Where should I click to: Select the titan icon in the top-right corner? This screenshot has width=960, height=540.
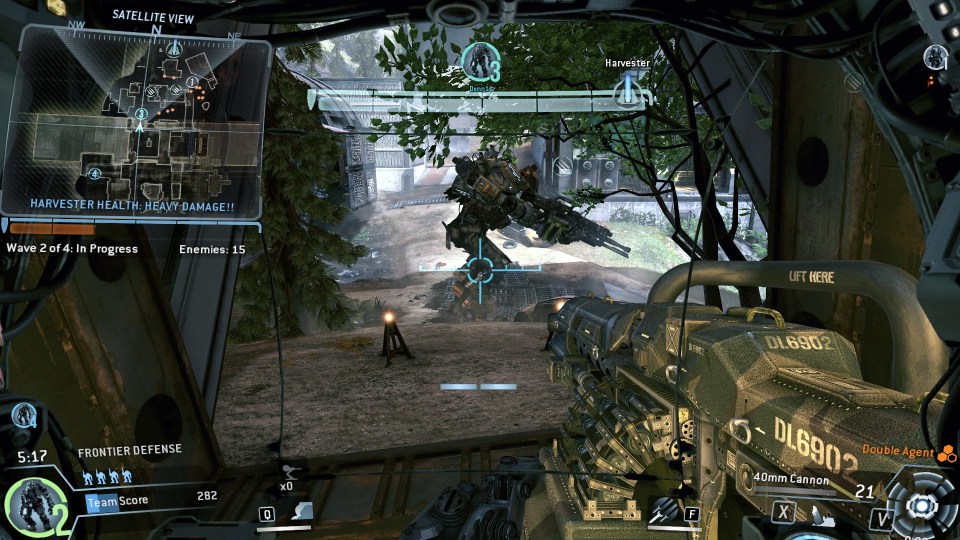coord(935,56)
